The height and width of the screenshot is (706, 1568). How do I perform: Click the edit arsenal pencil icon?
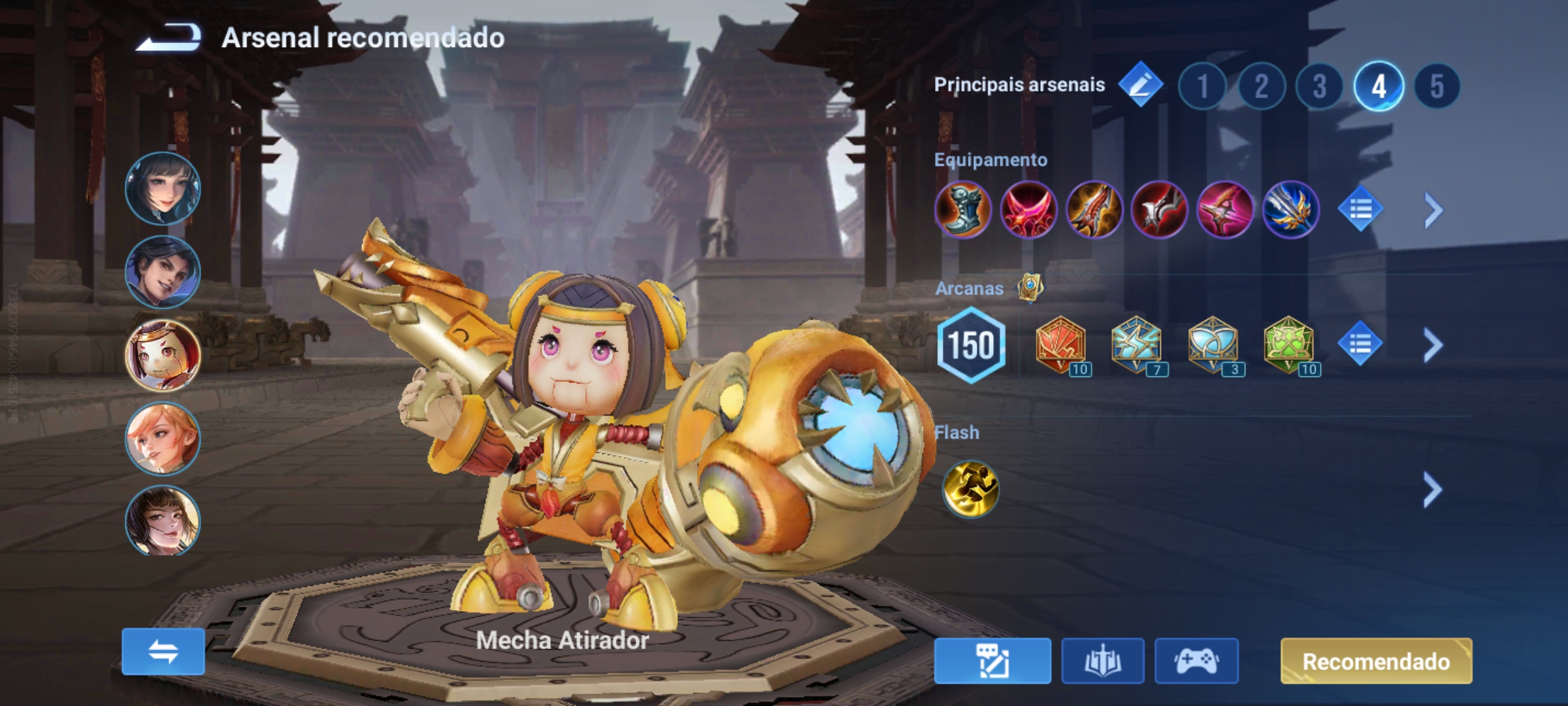(1141, 84)
